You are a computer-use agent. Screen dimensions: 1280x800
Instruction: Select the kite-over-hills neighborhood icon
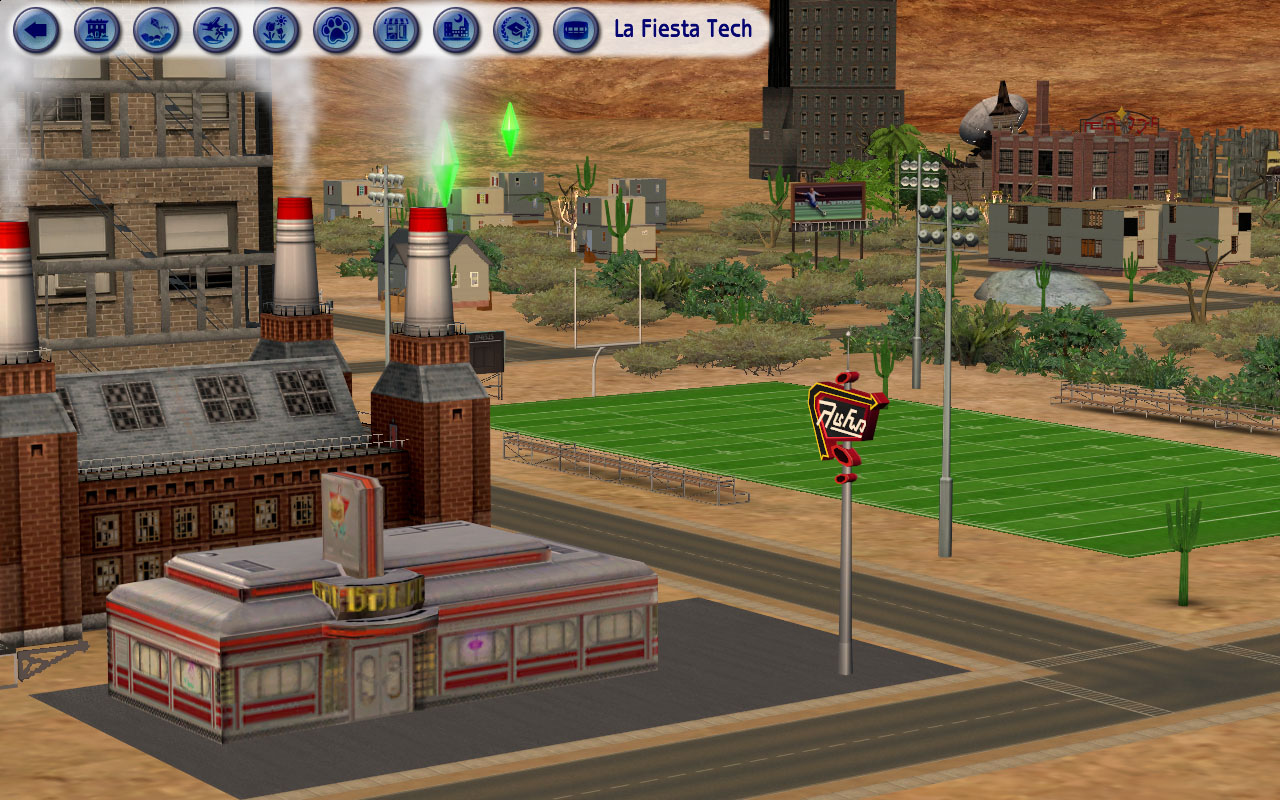click(x=157, y=30)
